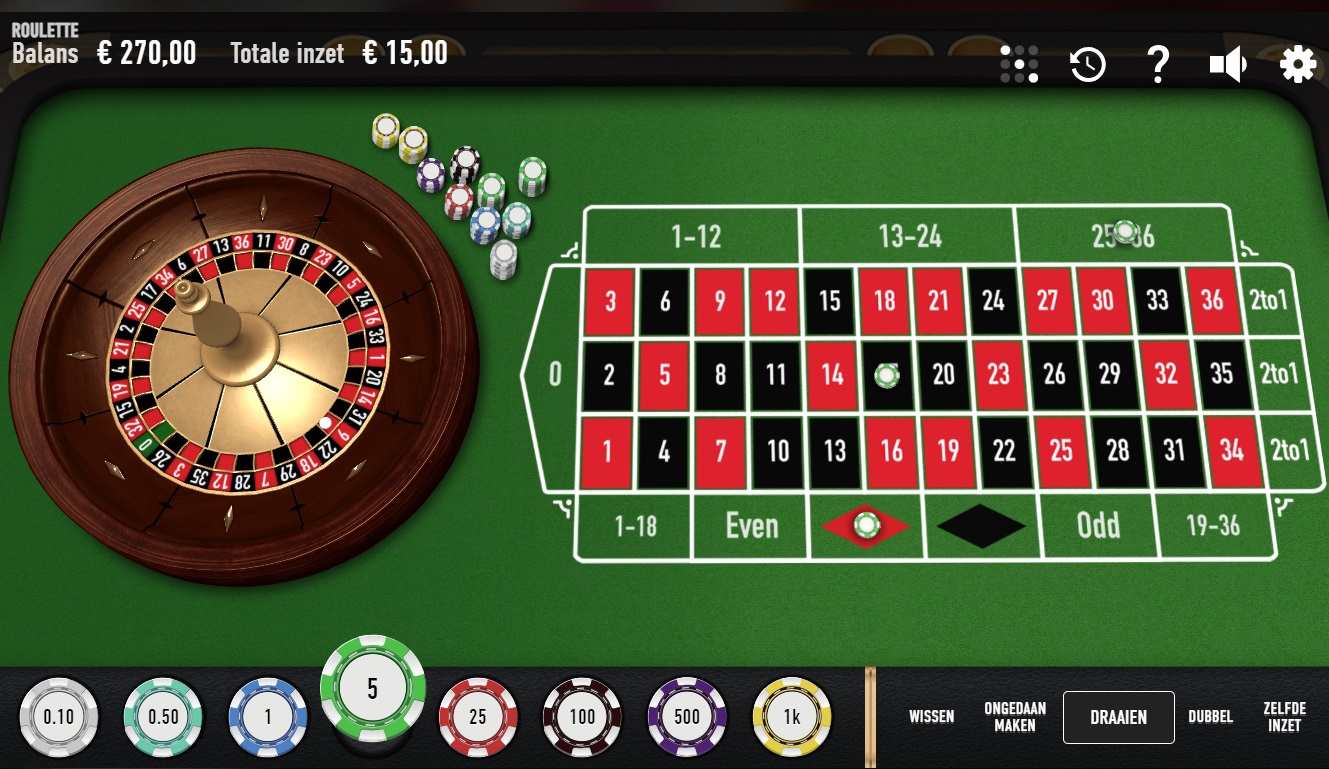Double the bets with Dubbel
The height and width of the screenshot is (769, 1329).
(1210, 717)
